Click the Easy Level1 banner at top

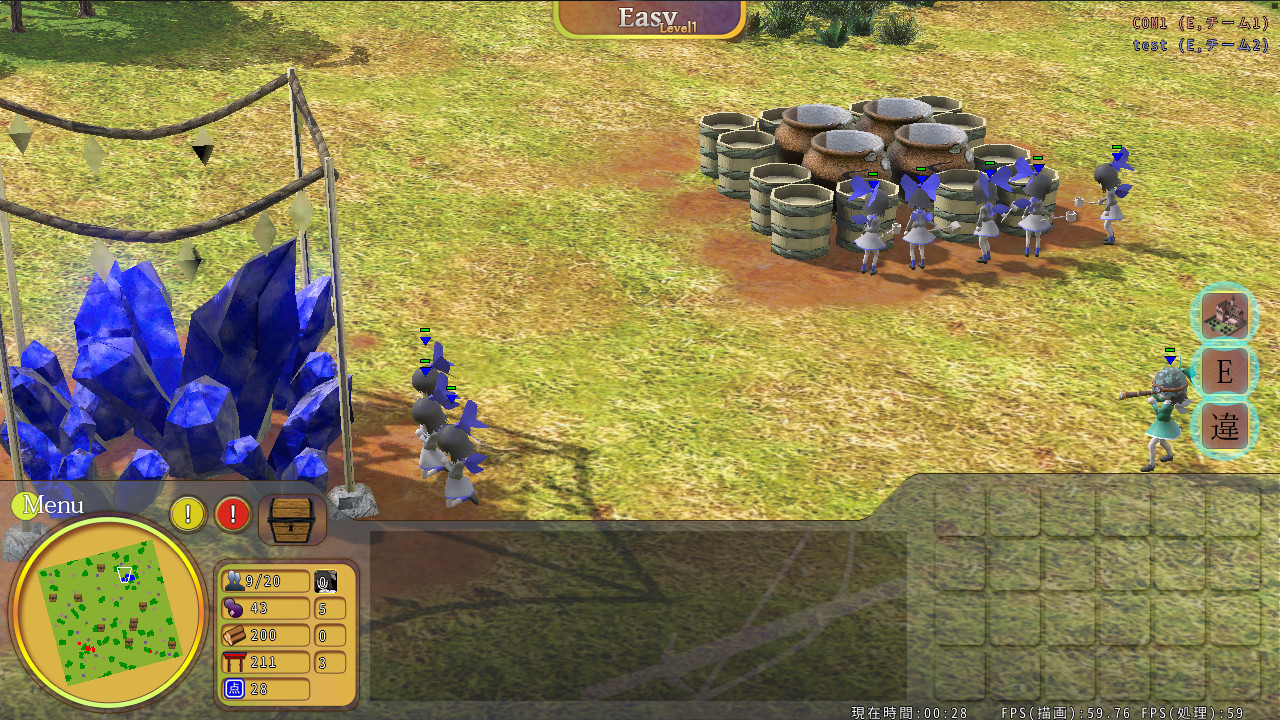(x=650, y=17)
